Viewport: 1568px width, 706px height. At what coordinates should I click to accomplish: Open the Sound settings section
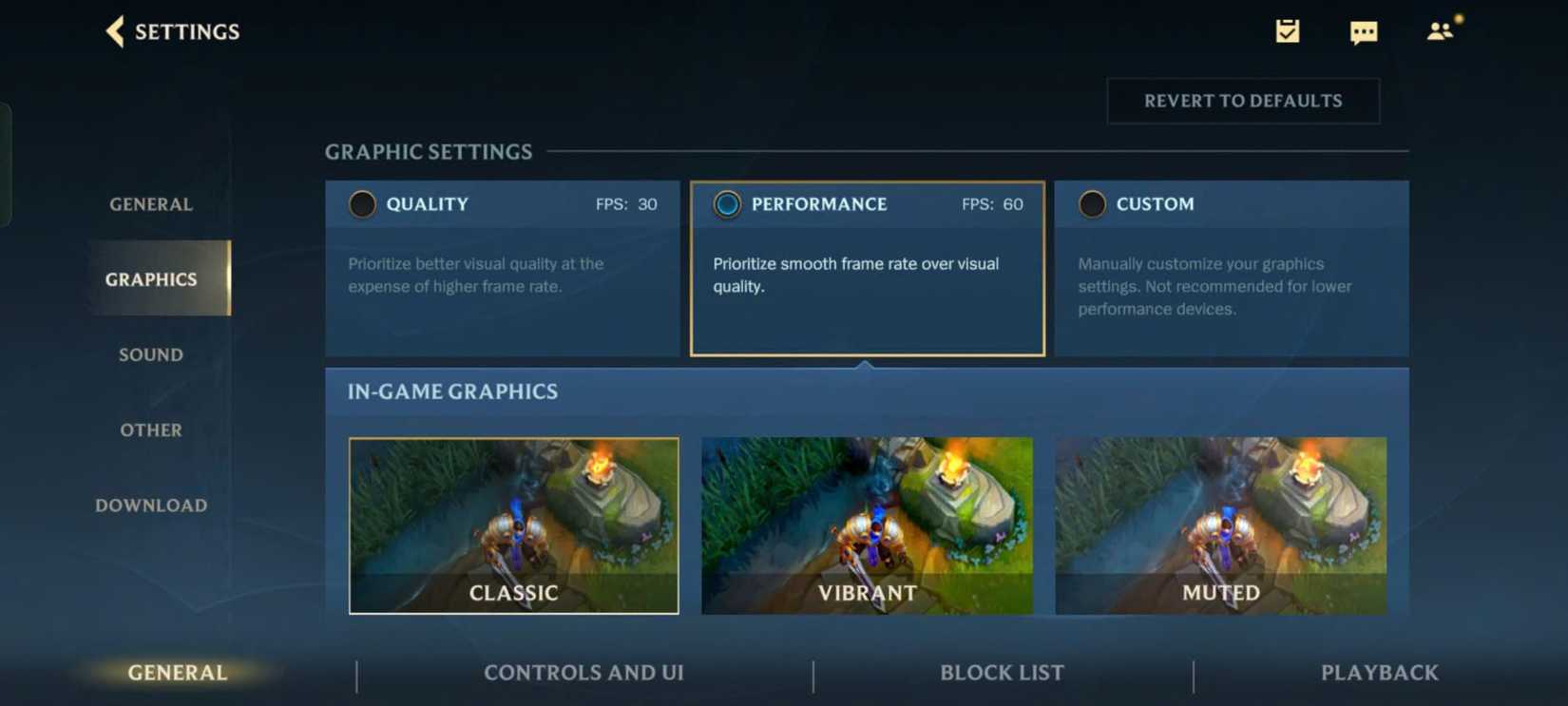pos(150,354)
